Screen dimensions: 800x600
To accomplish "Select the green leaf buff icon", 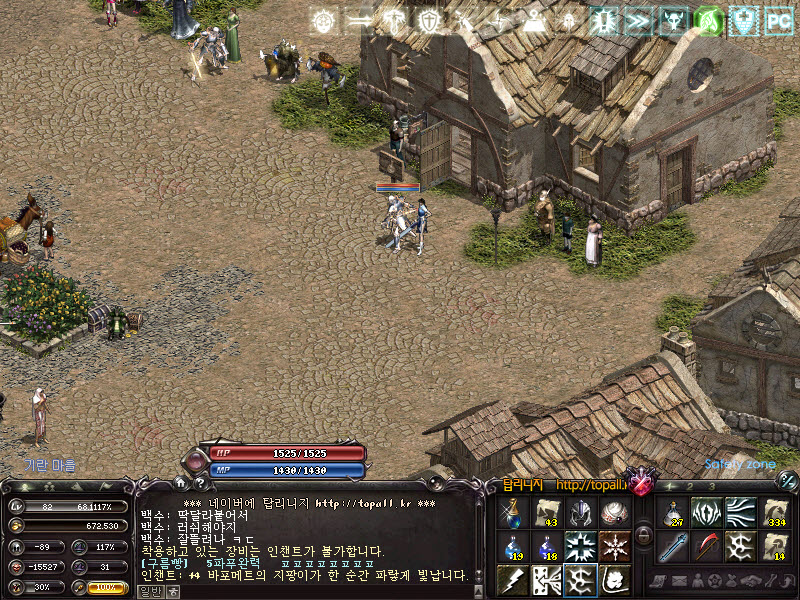I will tap(709, 20).
